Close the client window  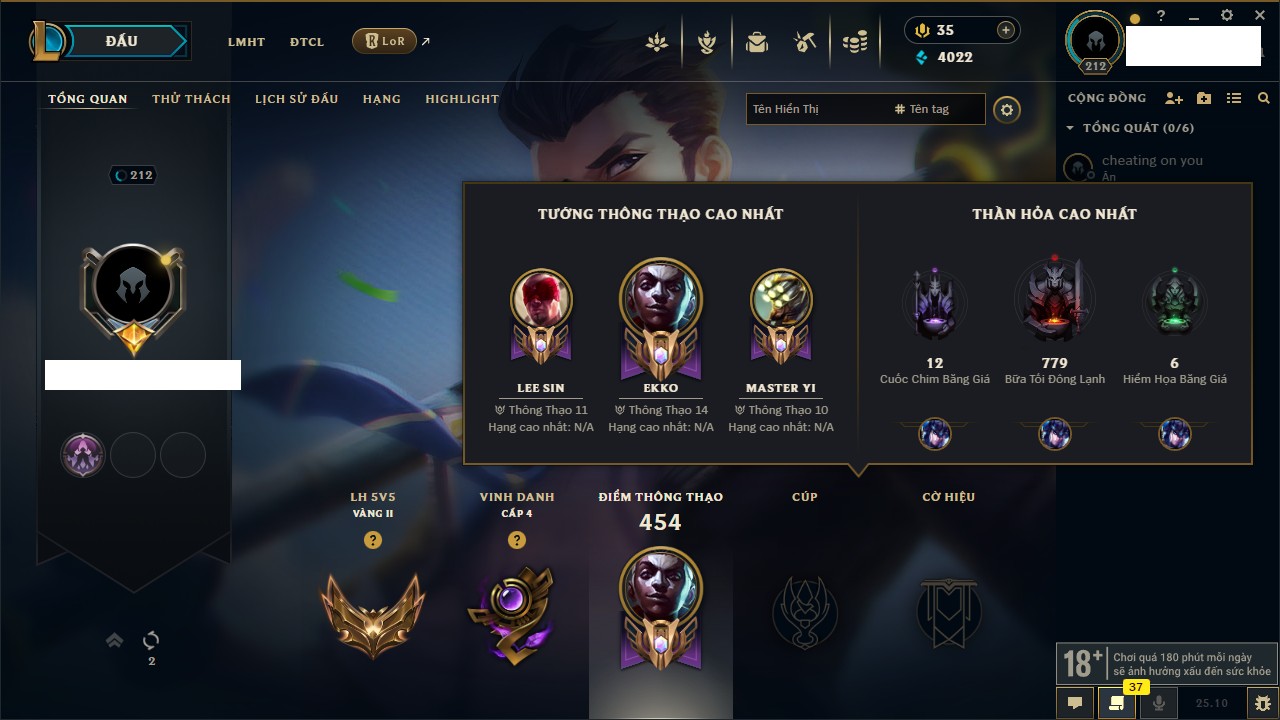1259,16
